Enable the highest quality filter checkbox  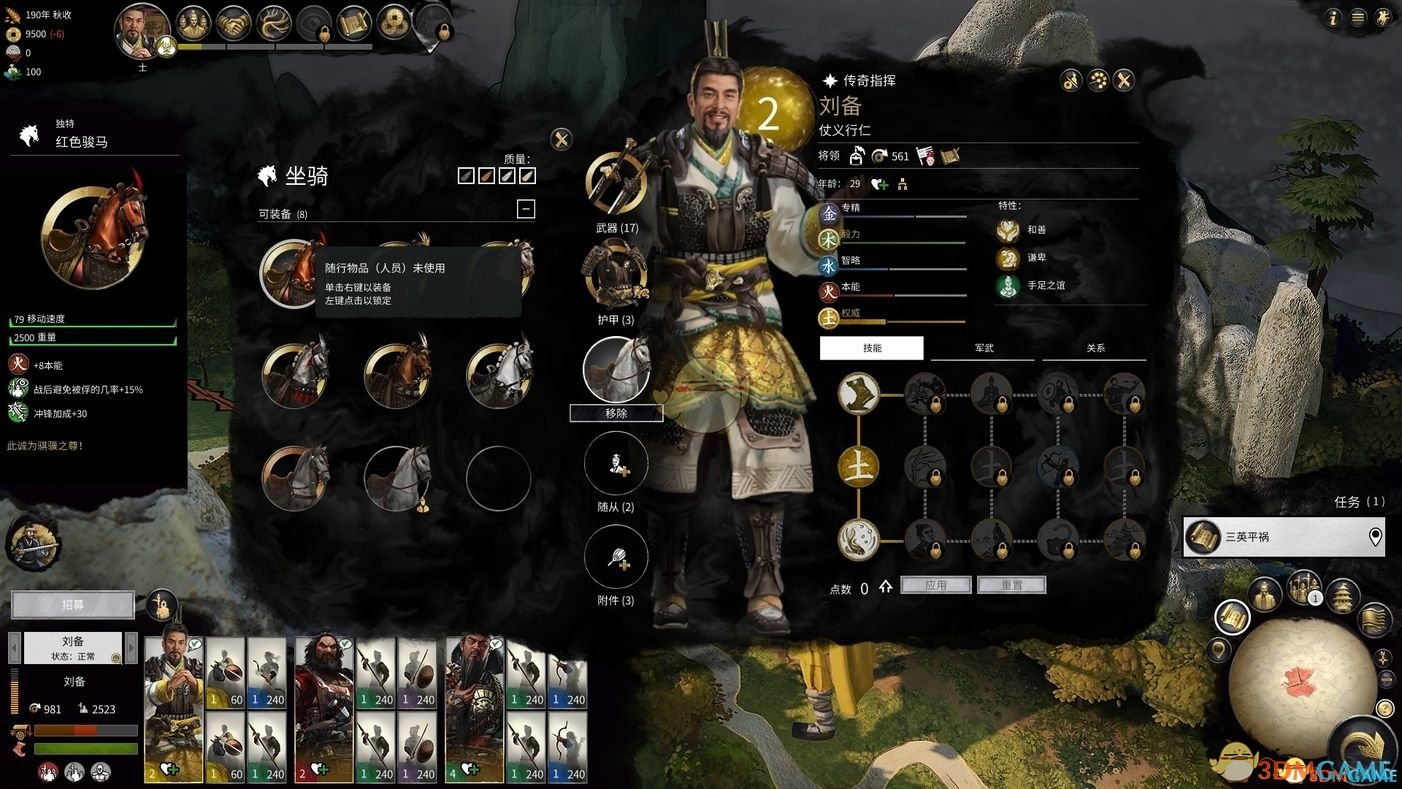pos(528,175)
